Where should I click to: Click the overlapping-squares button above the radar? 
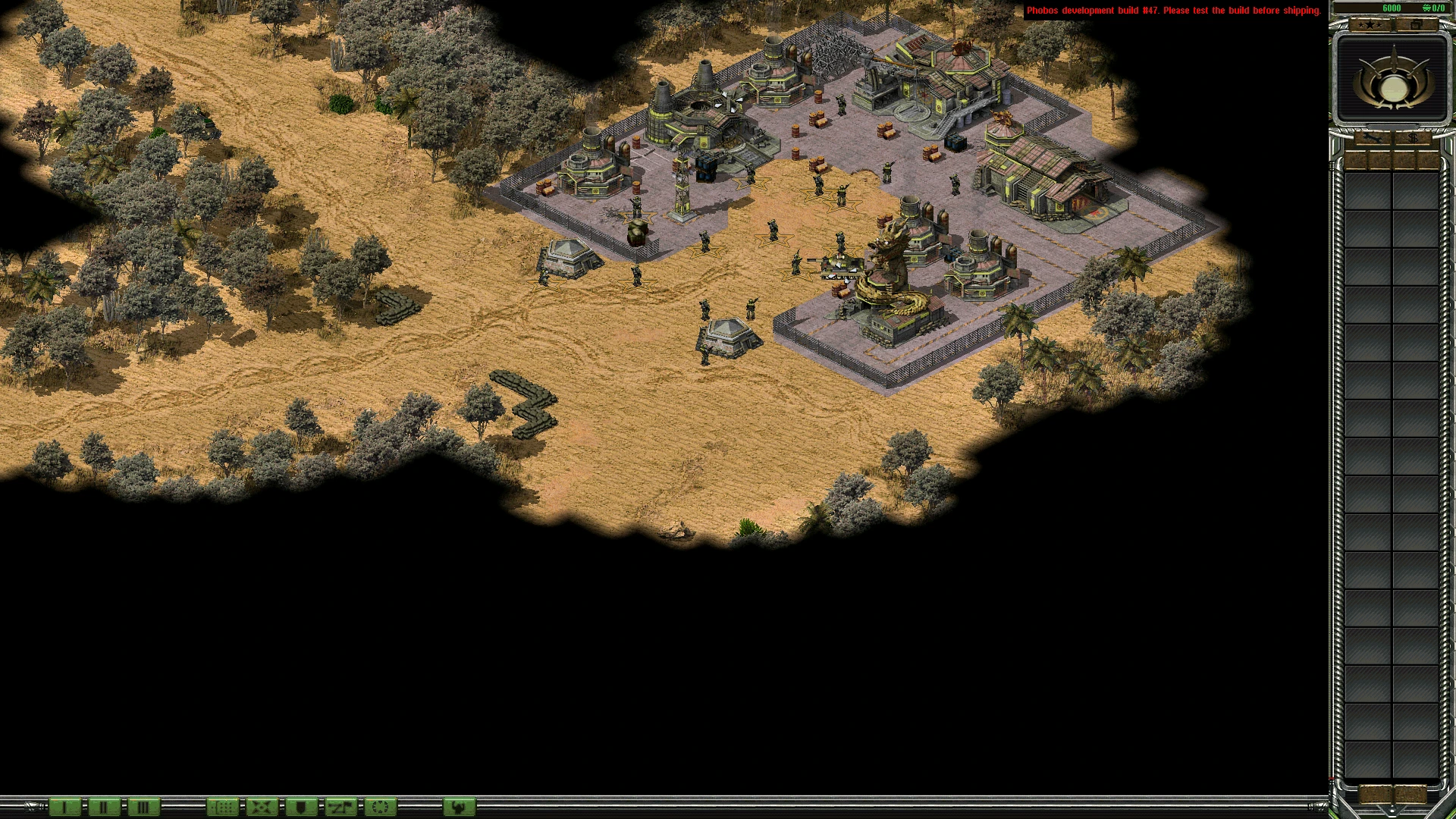point(1415,25)
